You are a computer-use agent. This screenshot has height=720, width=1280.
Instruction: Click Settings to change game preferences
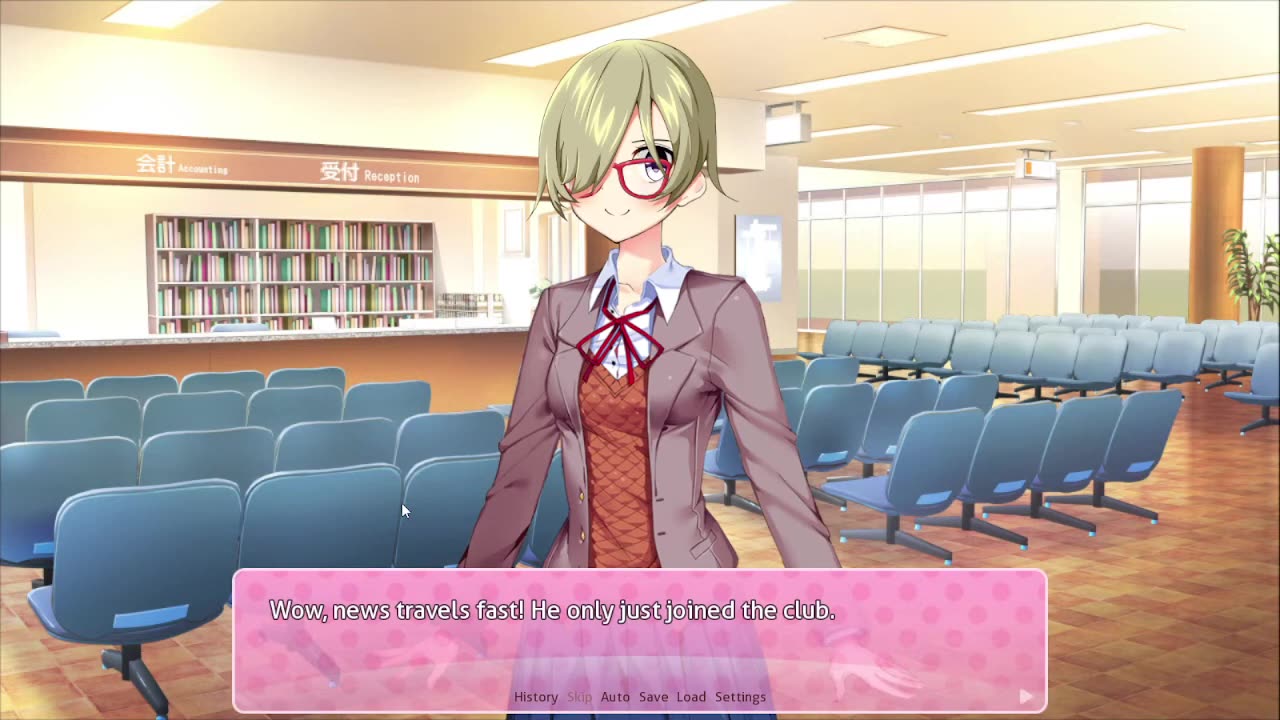pyautogui.click(x=739, y=697)
